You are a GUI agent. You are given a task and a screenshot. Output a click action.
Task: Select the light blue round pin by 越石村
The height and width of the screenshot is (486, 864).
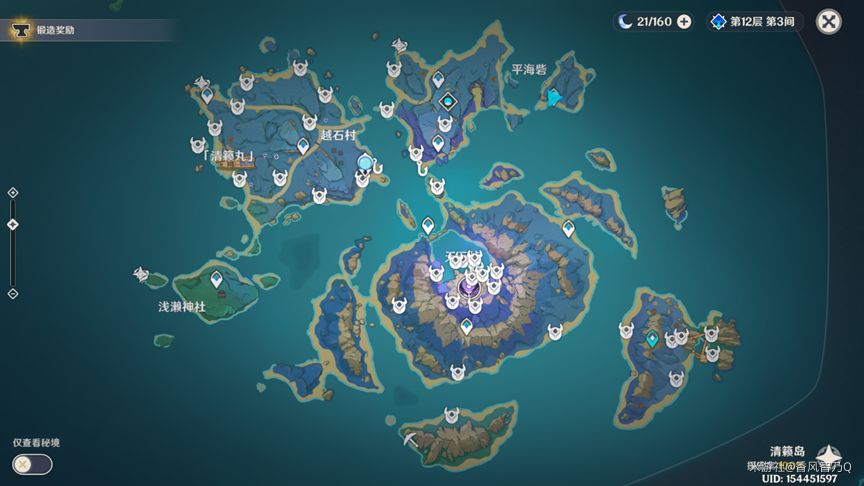click(366, 162)
